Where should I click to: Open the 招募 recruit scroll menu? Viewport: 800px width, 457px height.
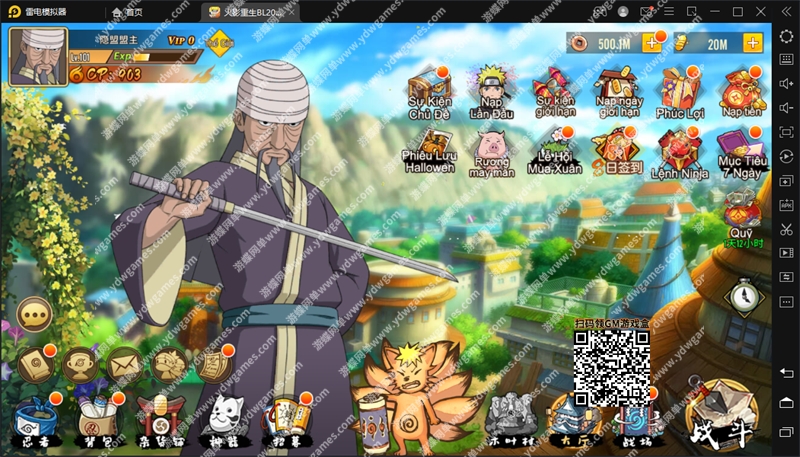coord(281,419)
